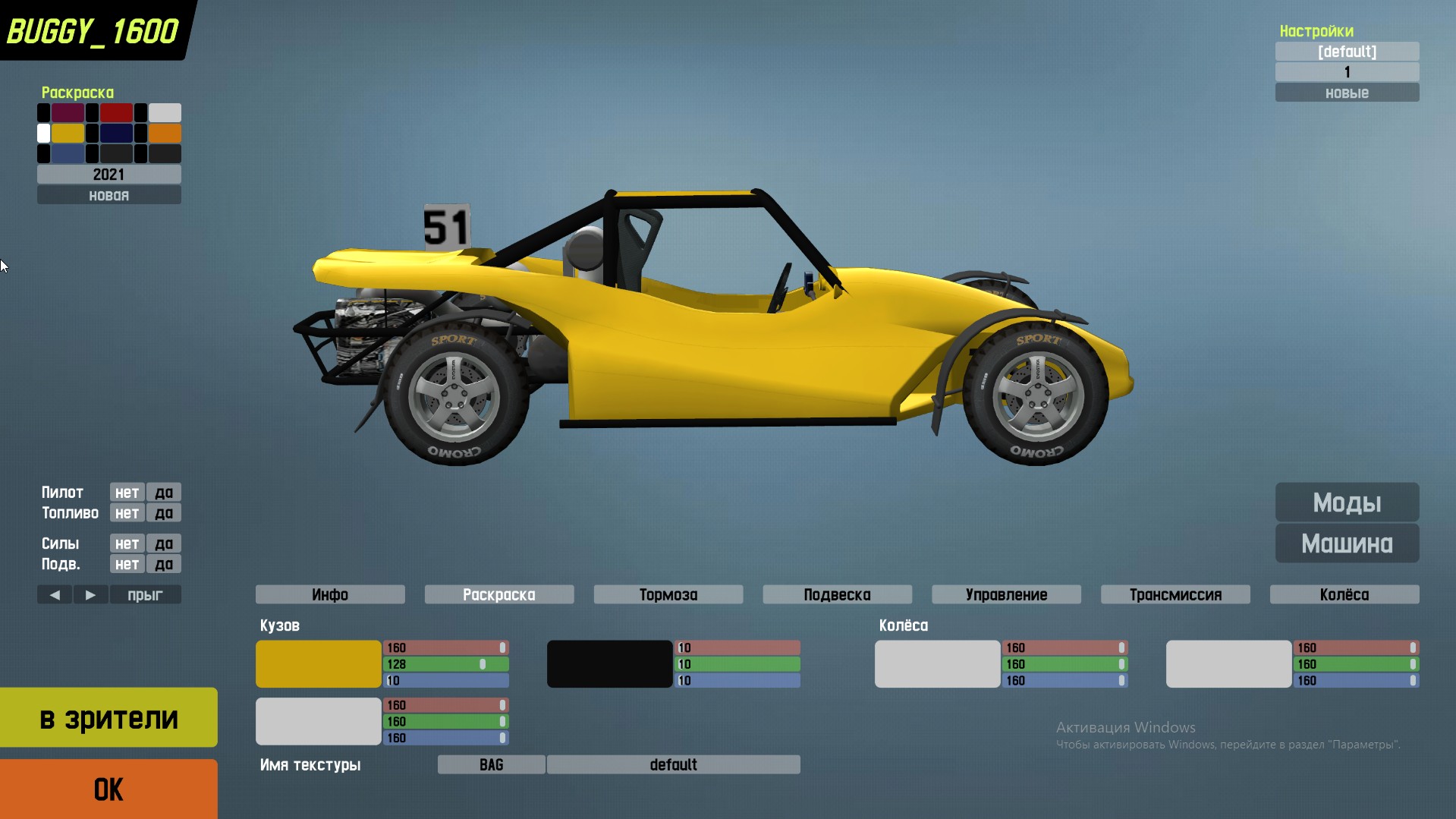Pick the black secondary body color swatch
The height and width of the screenshot is (819, 1456).
609,664
